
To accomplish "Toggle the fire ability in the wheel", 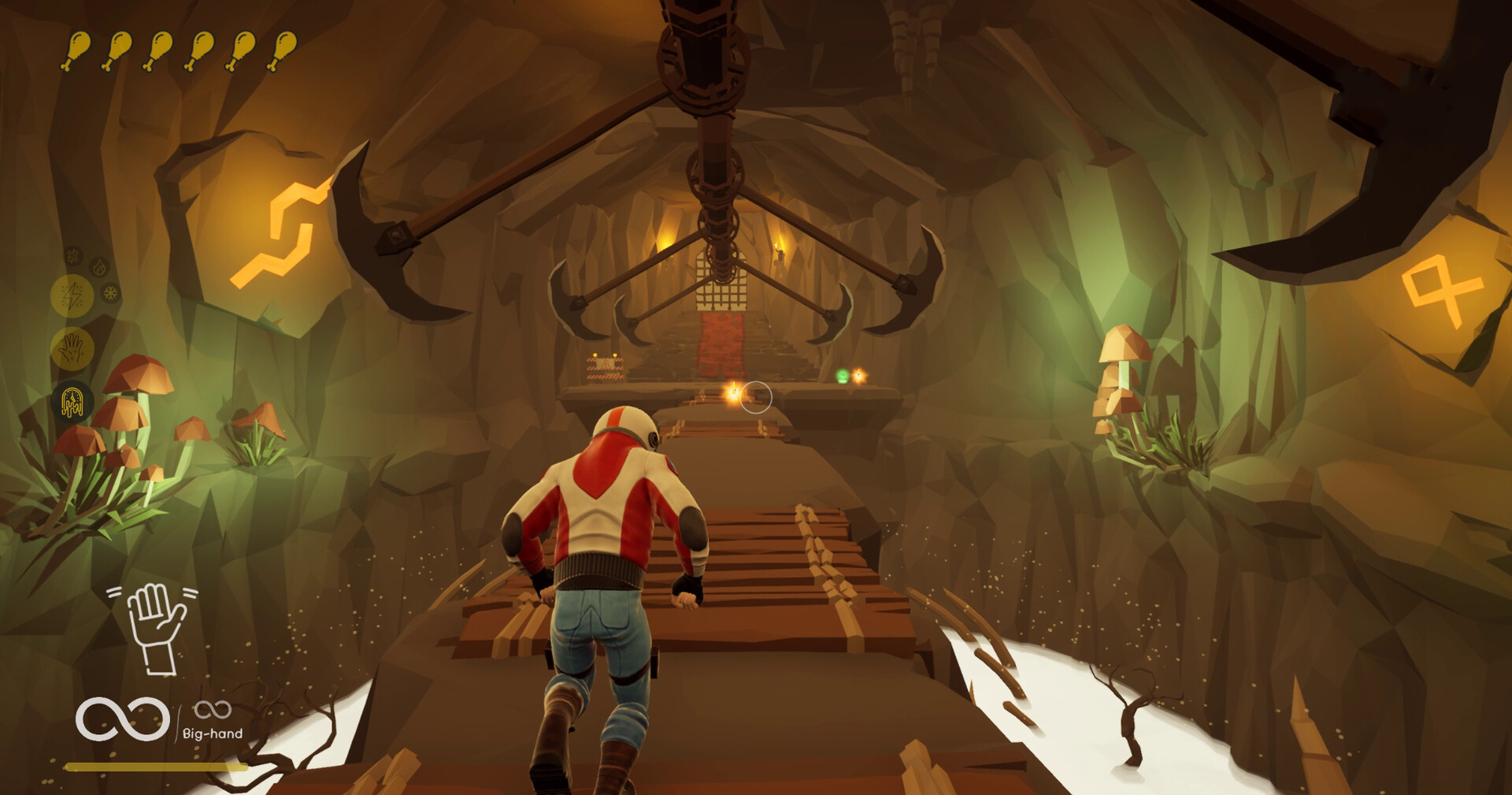I will coord(98,268).
